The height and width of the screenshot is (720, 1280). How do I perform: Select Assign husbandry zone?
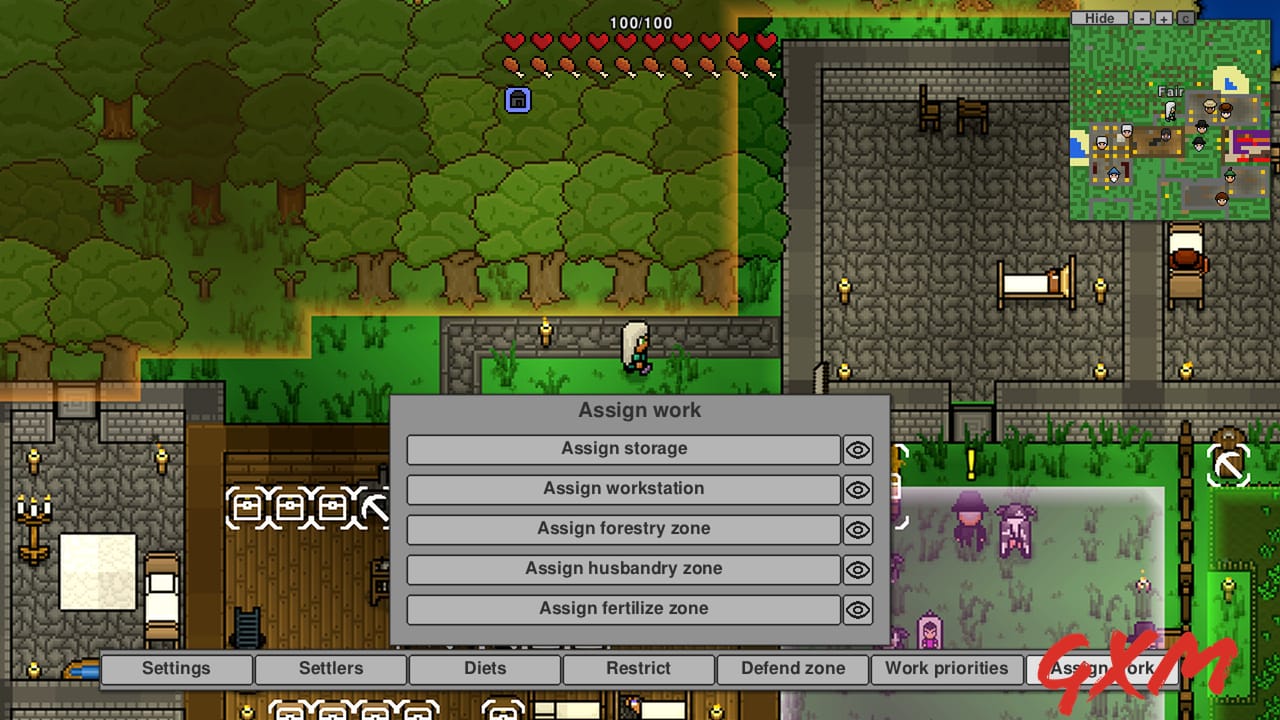point(622,569)
